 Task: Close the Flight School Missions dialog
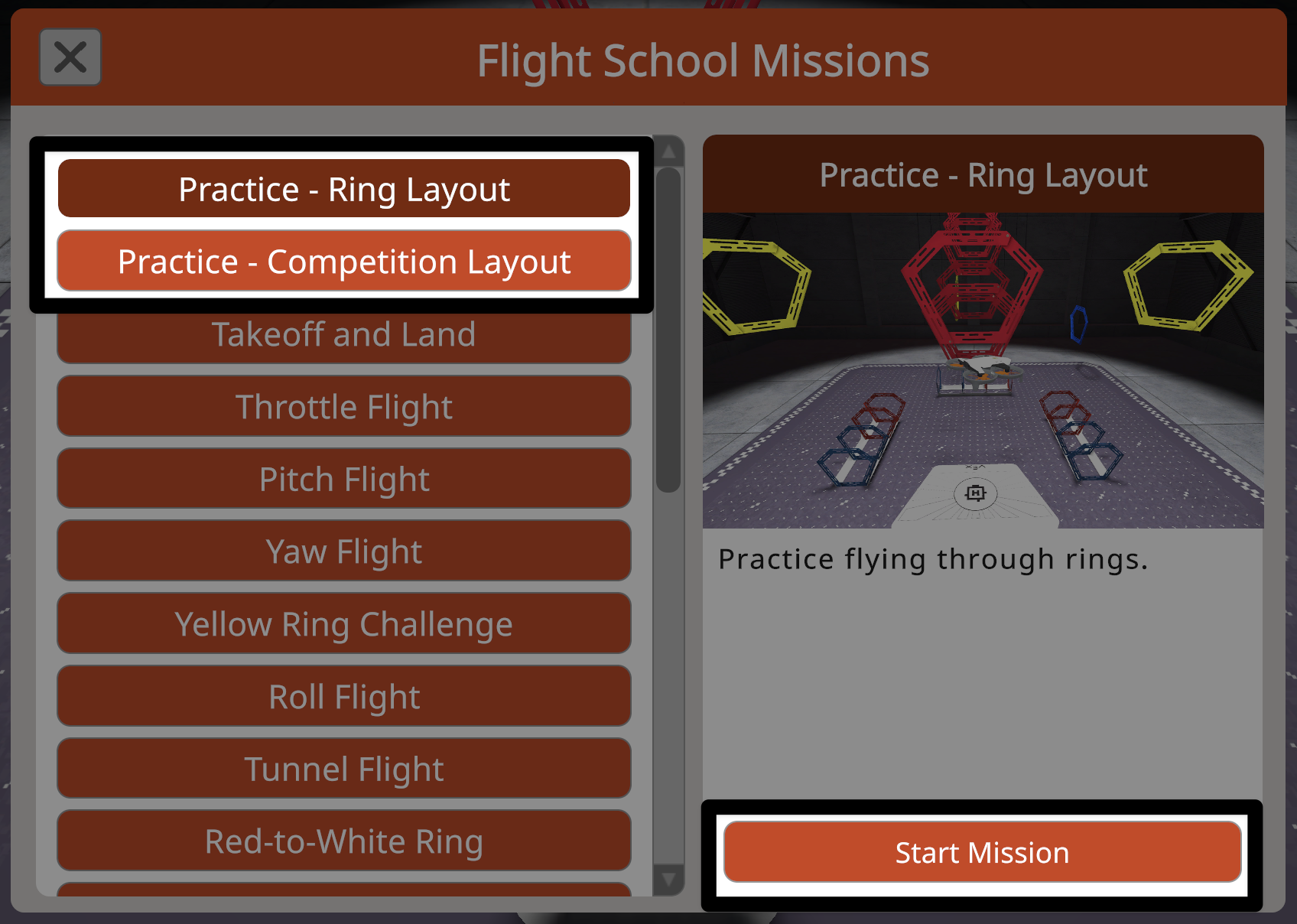(70, 57)
